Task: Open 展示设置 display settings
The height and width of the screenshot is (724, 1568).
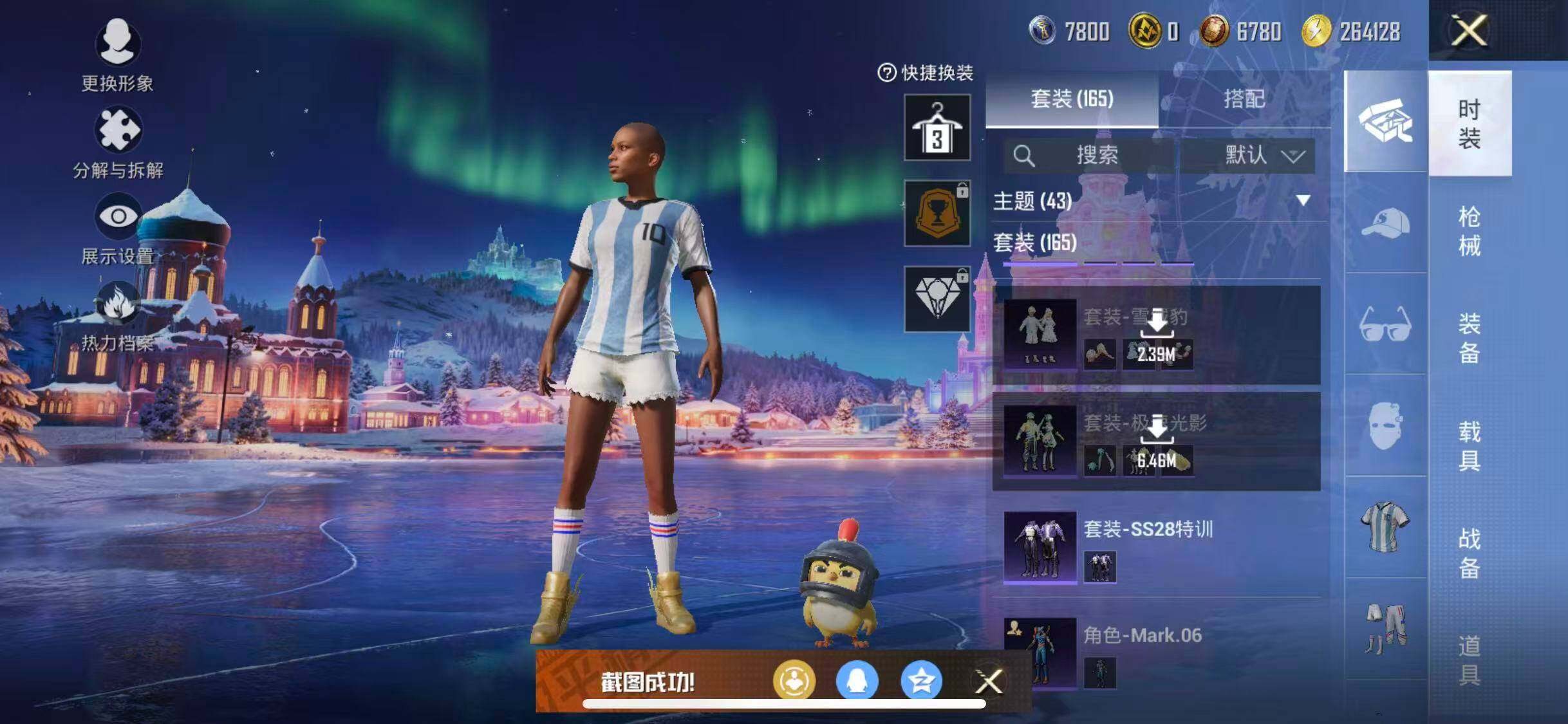Action: [117, 230]
